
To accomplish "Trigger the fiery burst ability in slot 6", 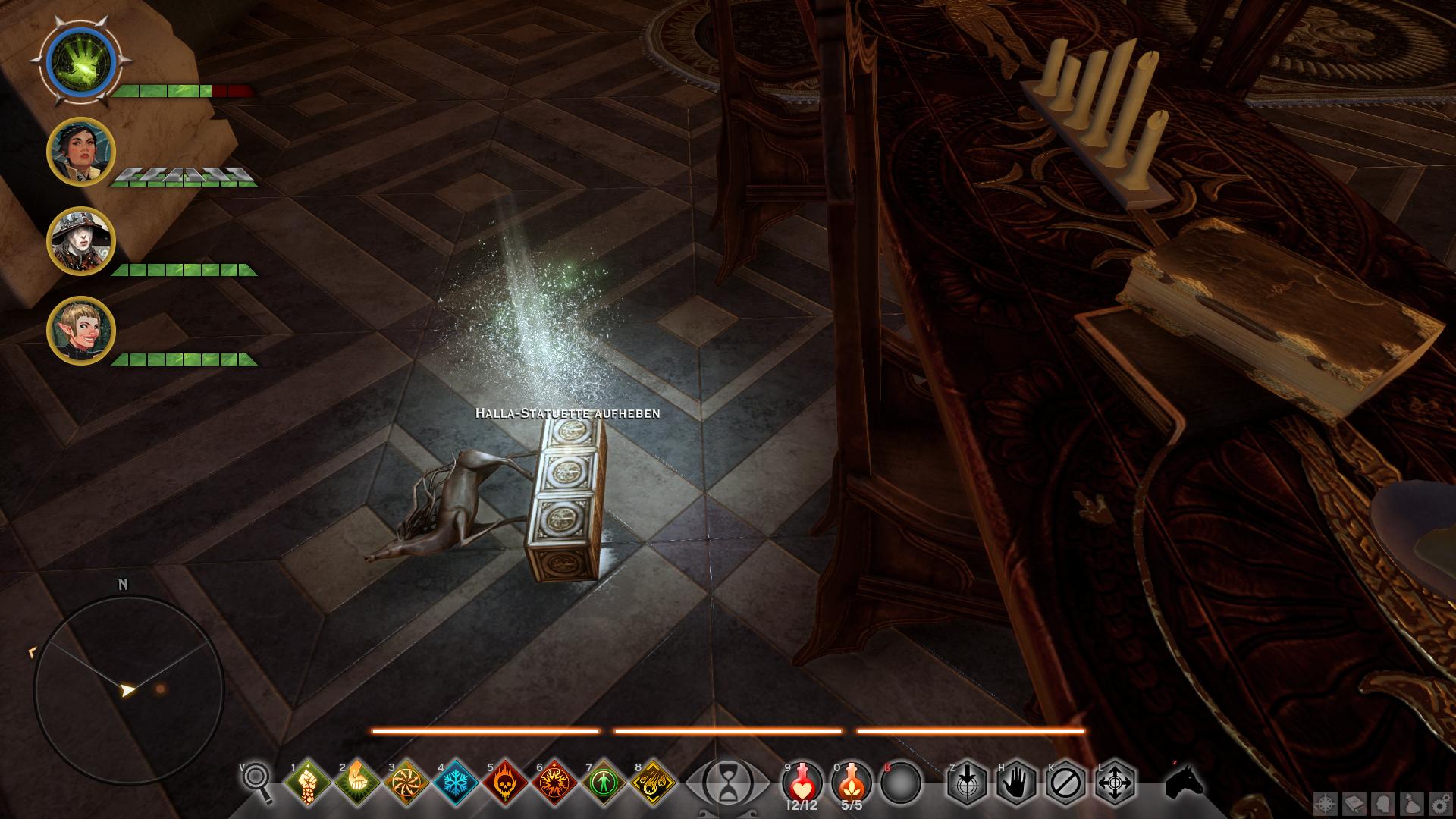I will tap(555, 781).
